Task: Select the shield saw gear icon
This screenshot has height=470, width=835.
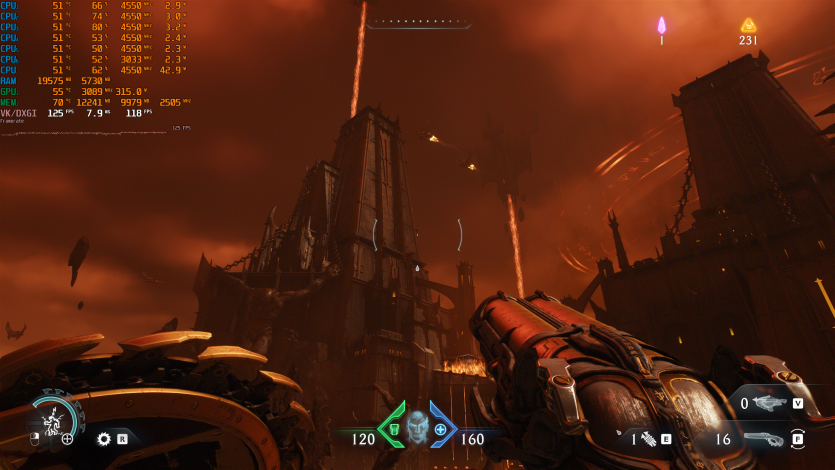Action: click(103, 438)
